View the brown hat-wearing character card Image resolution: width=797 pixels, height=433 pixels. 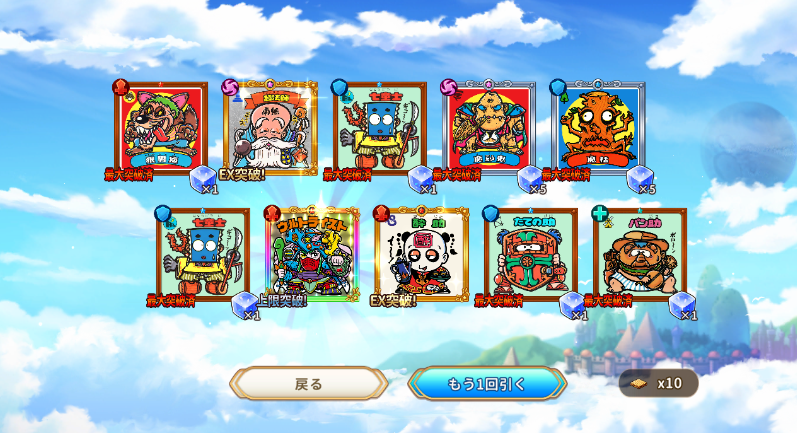point(639,253)
